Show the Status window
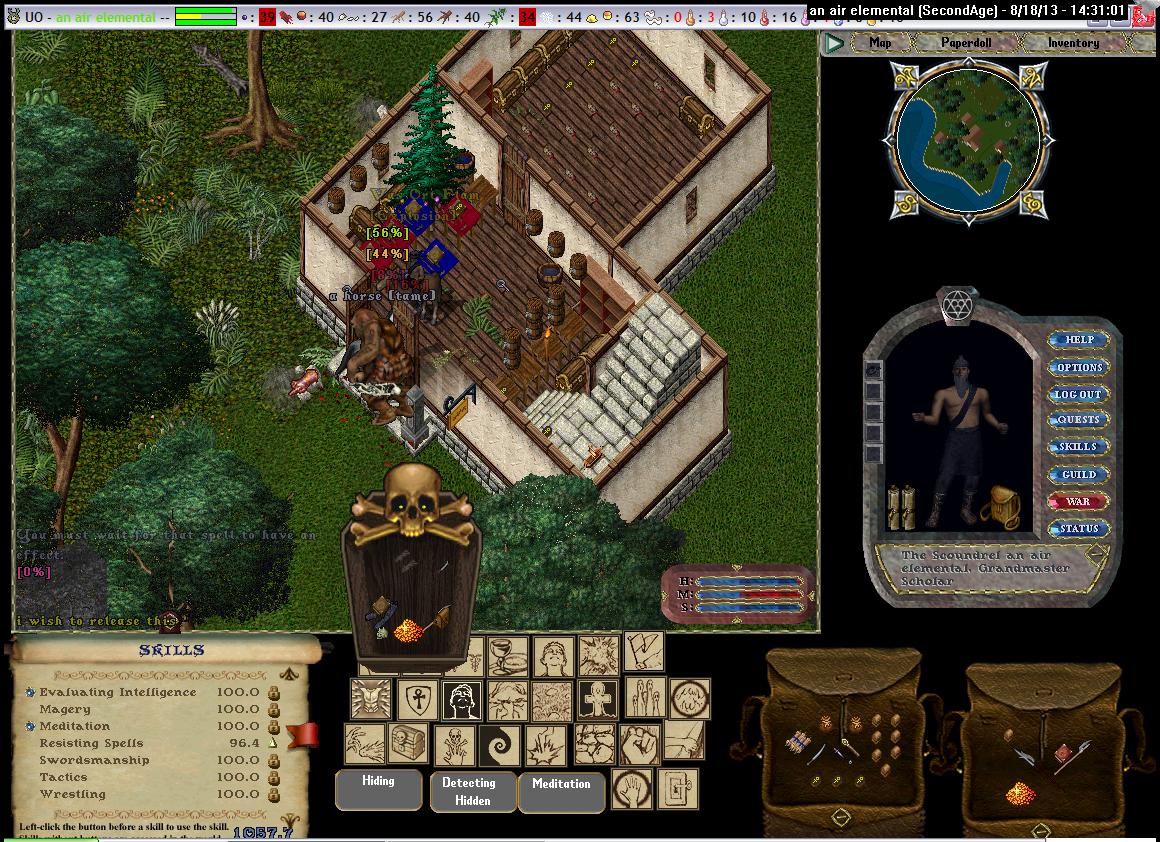Image resolution: width=1160 pixels, height=842 pixels. coord(1079,528)
